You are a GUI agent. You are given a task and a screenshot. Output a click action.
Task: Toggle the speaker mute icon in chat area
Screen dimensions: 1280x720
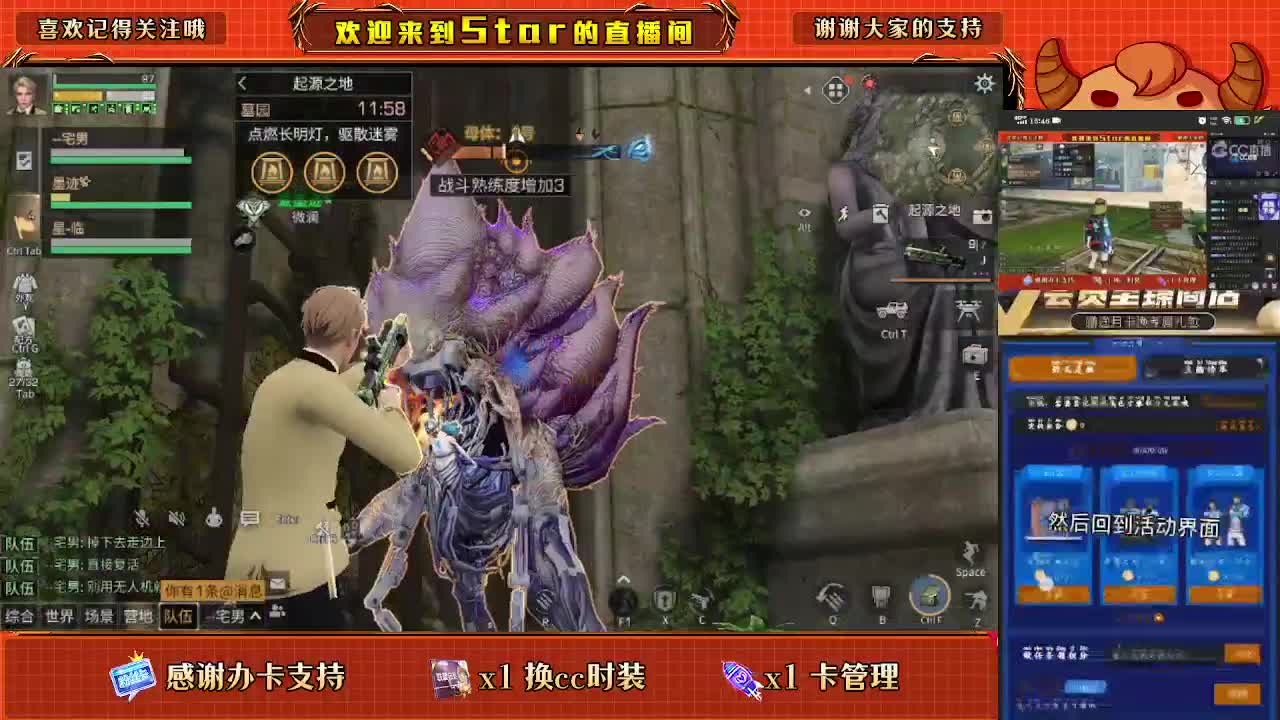(x=177, y=519)
